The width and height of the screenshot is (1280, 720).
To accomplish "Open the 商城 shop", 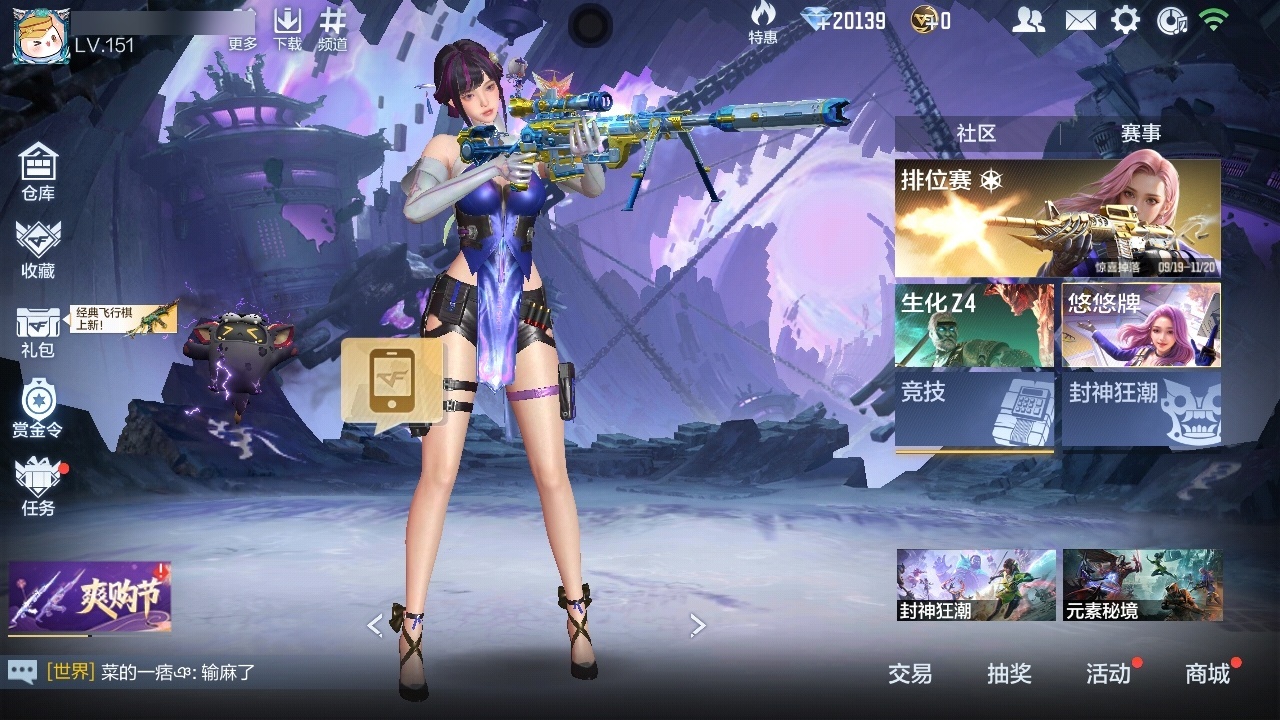I will [1207, 674].
